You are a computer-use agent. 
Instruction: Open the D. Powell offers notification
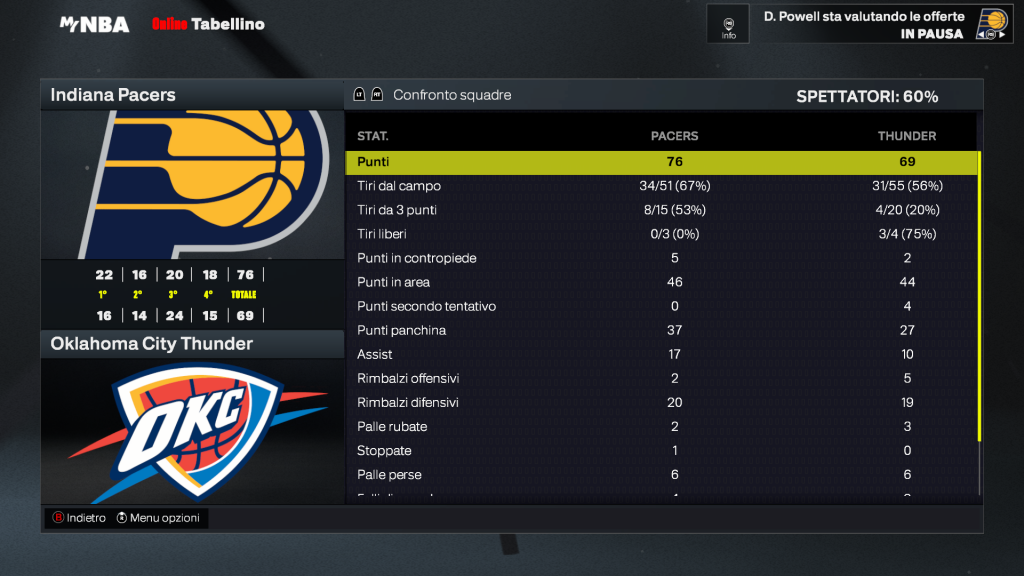tap(864, 24)
